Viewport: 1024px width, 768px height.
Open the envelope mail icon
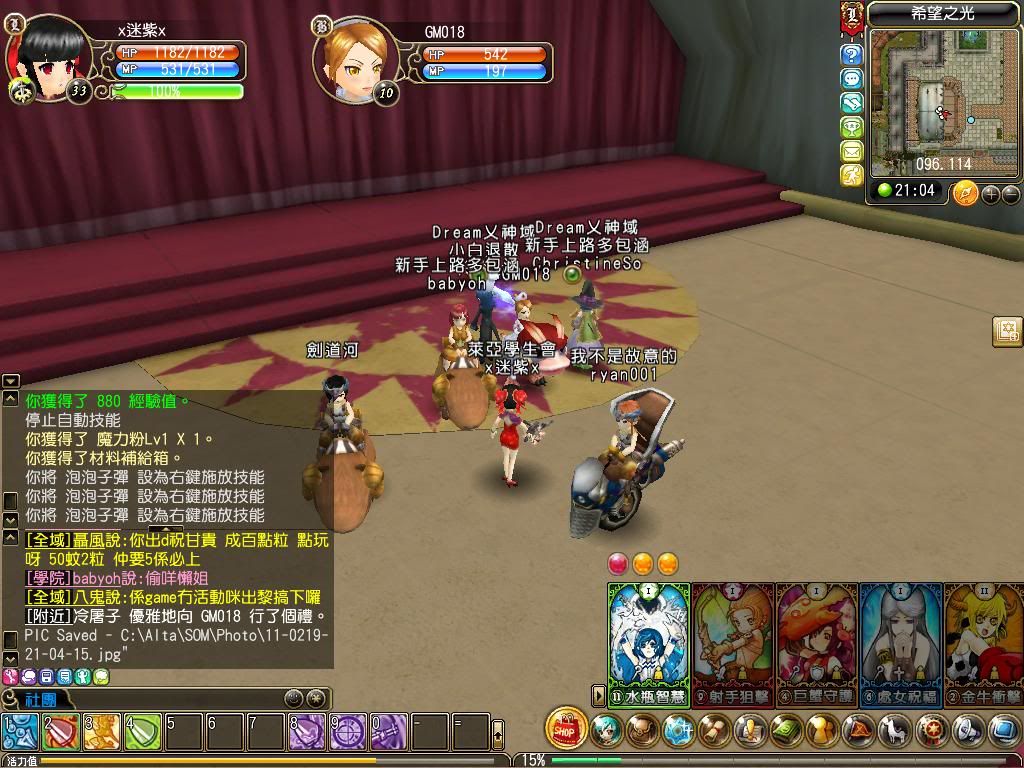coord(852,151)
